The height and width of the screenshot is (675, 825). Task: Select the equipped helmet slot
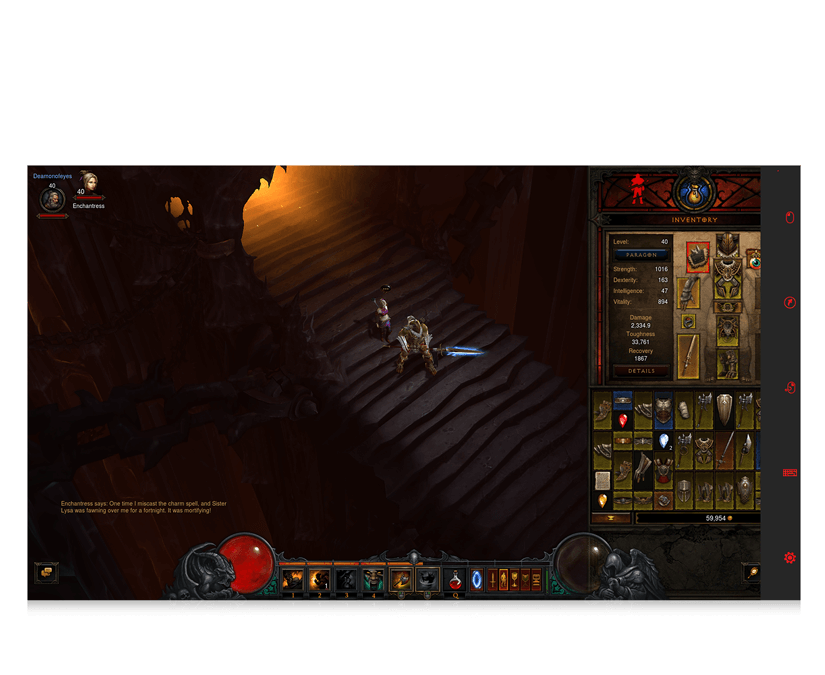point(727,248)
